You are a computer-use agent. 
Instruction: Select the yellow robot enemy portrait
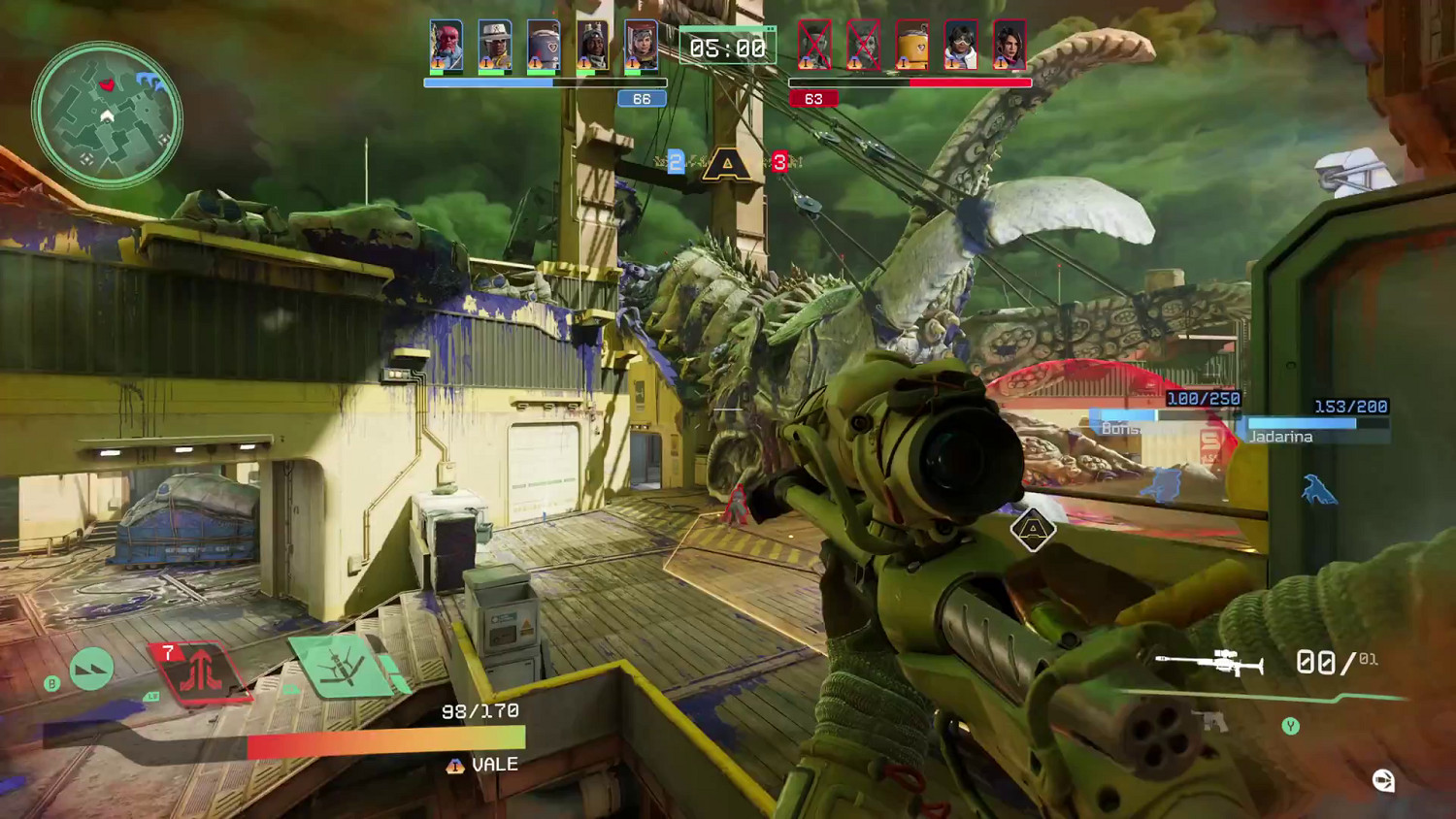911,45
